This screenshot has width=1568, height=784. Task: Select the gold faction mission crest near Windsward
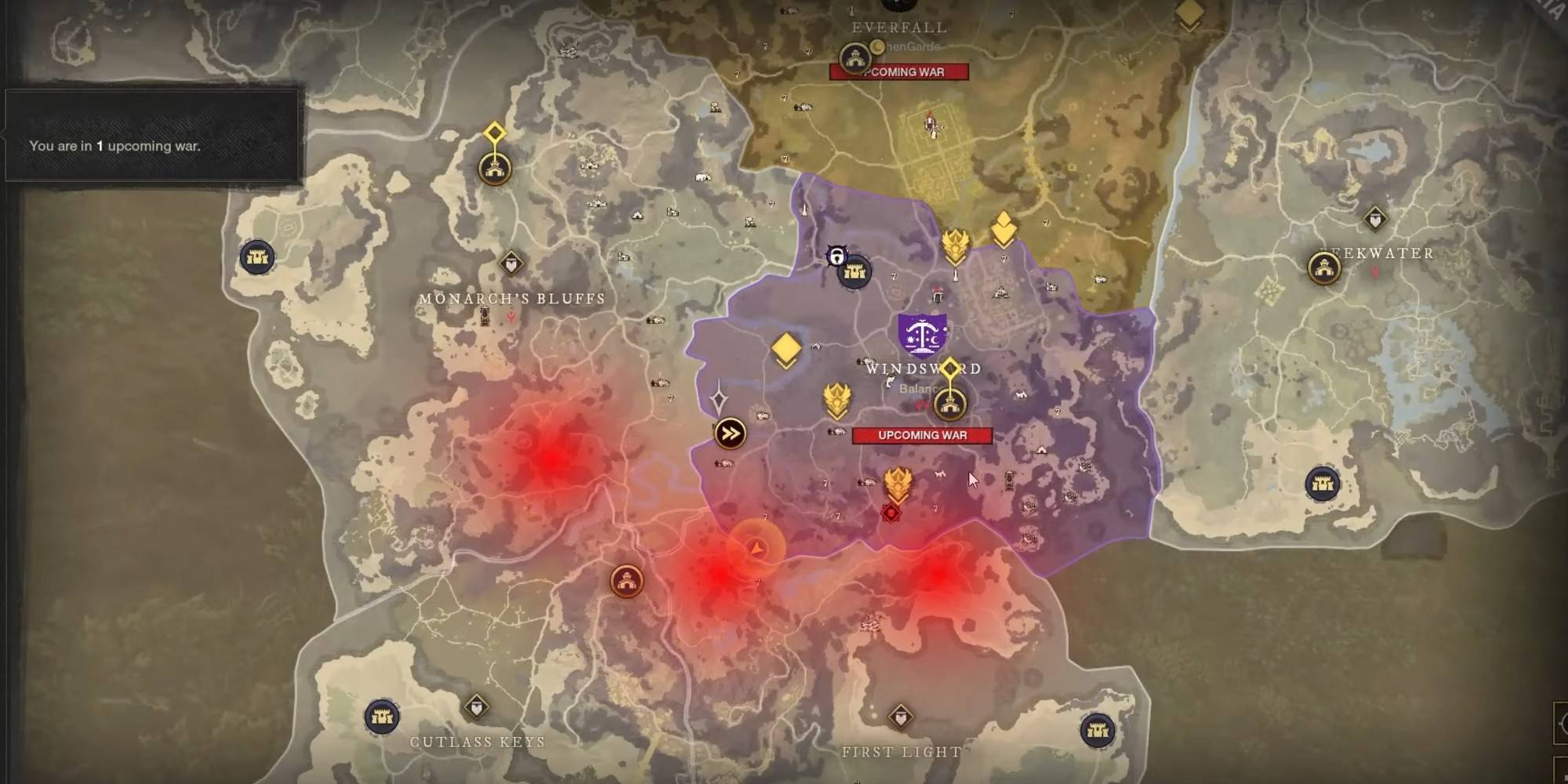tap(837, 400)
